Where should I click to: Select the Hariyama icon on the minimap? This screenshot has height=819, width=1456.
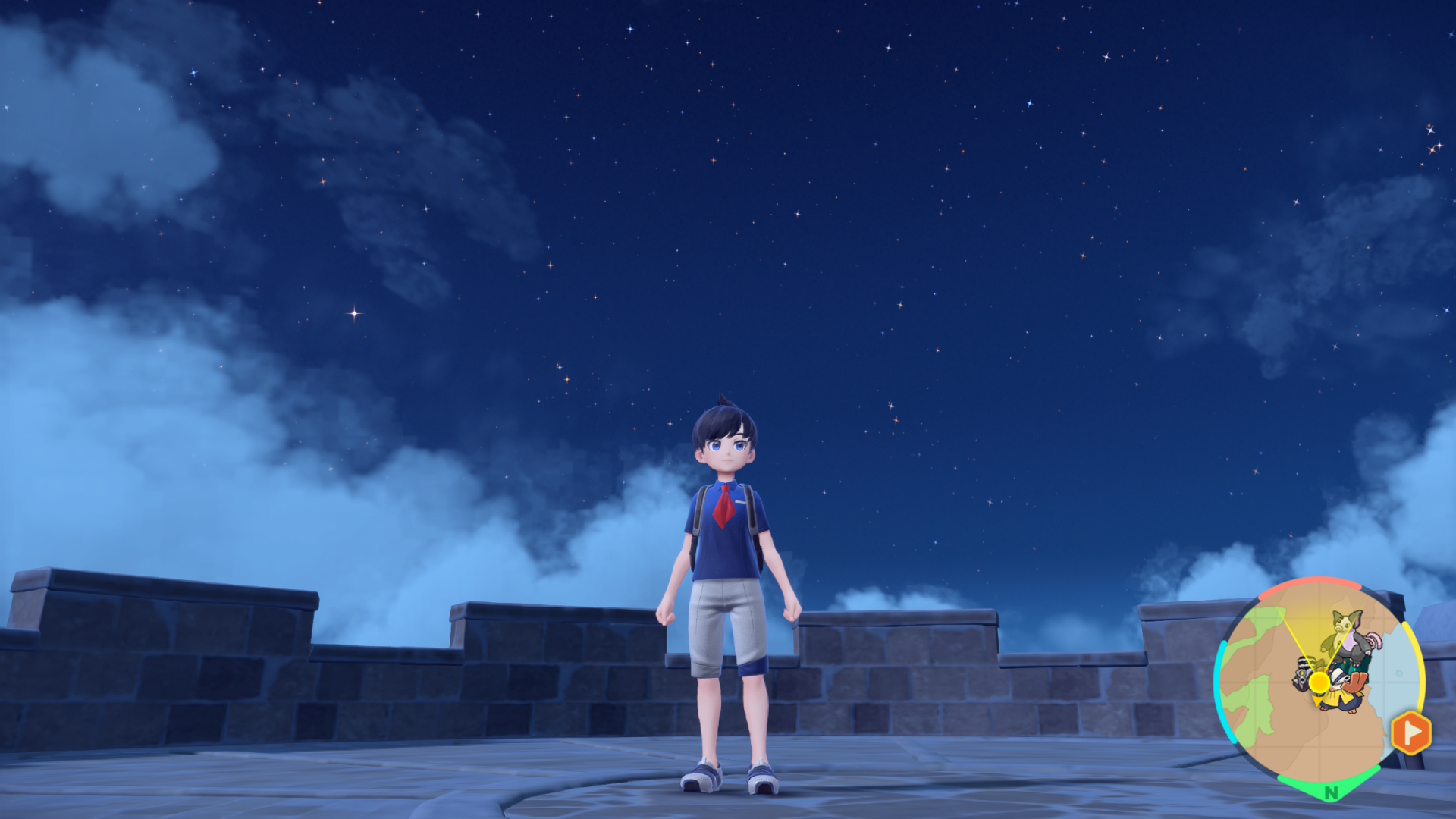pyautogui.click(x=1344, y=689)
